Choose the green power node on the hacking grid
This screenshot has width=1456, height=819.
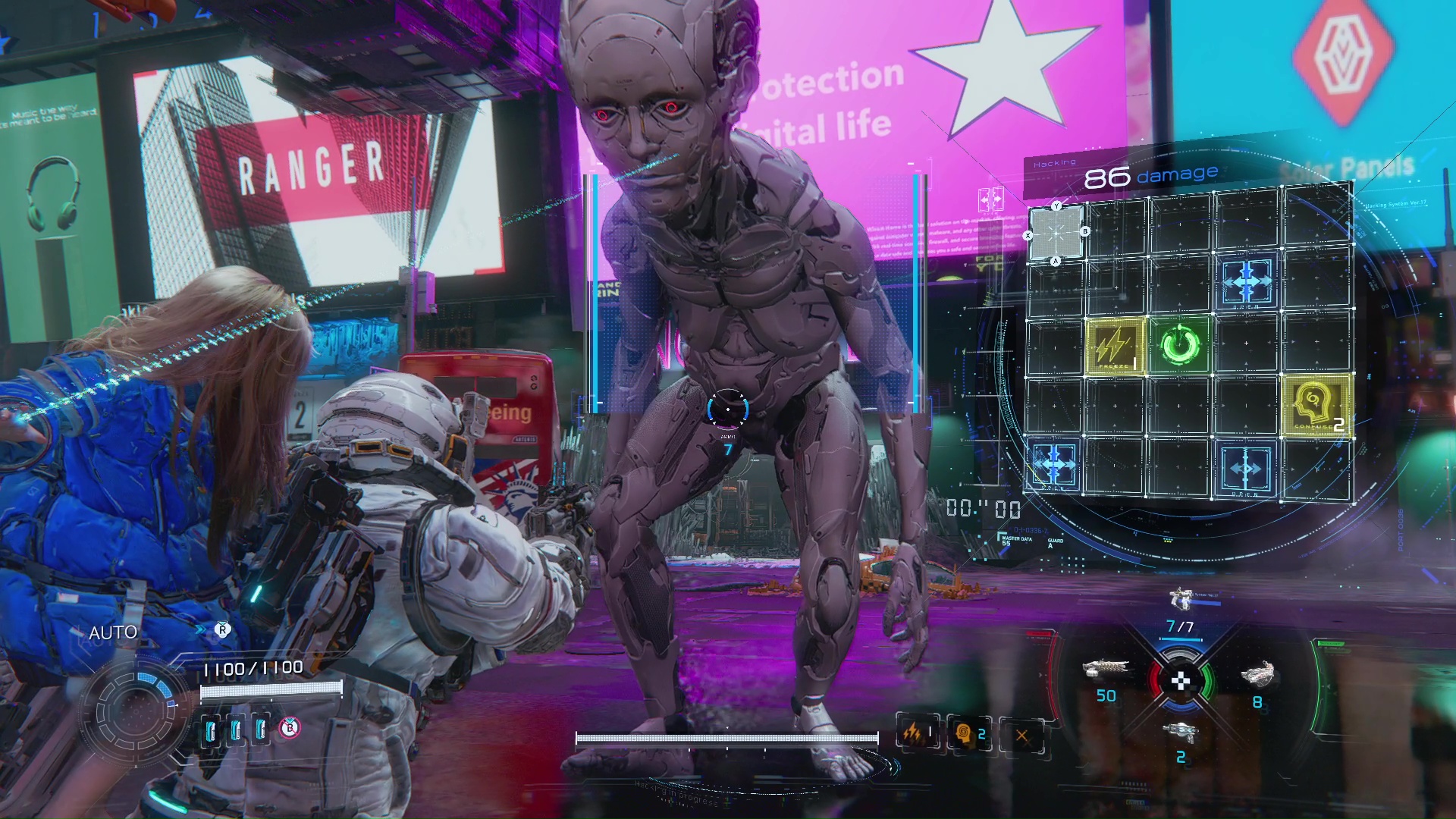point(1179,346)
